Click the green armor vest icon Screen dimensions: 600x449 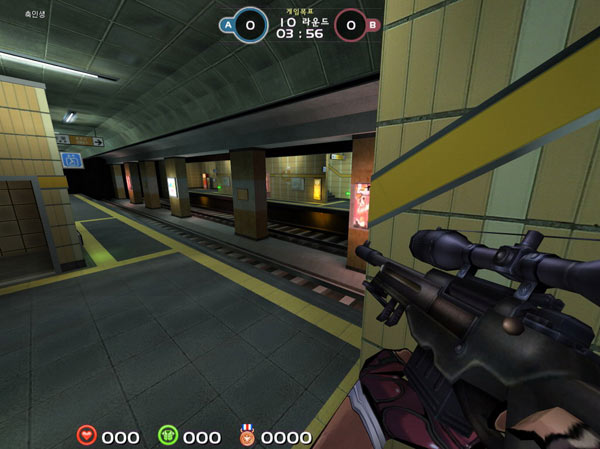point(168,436)
